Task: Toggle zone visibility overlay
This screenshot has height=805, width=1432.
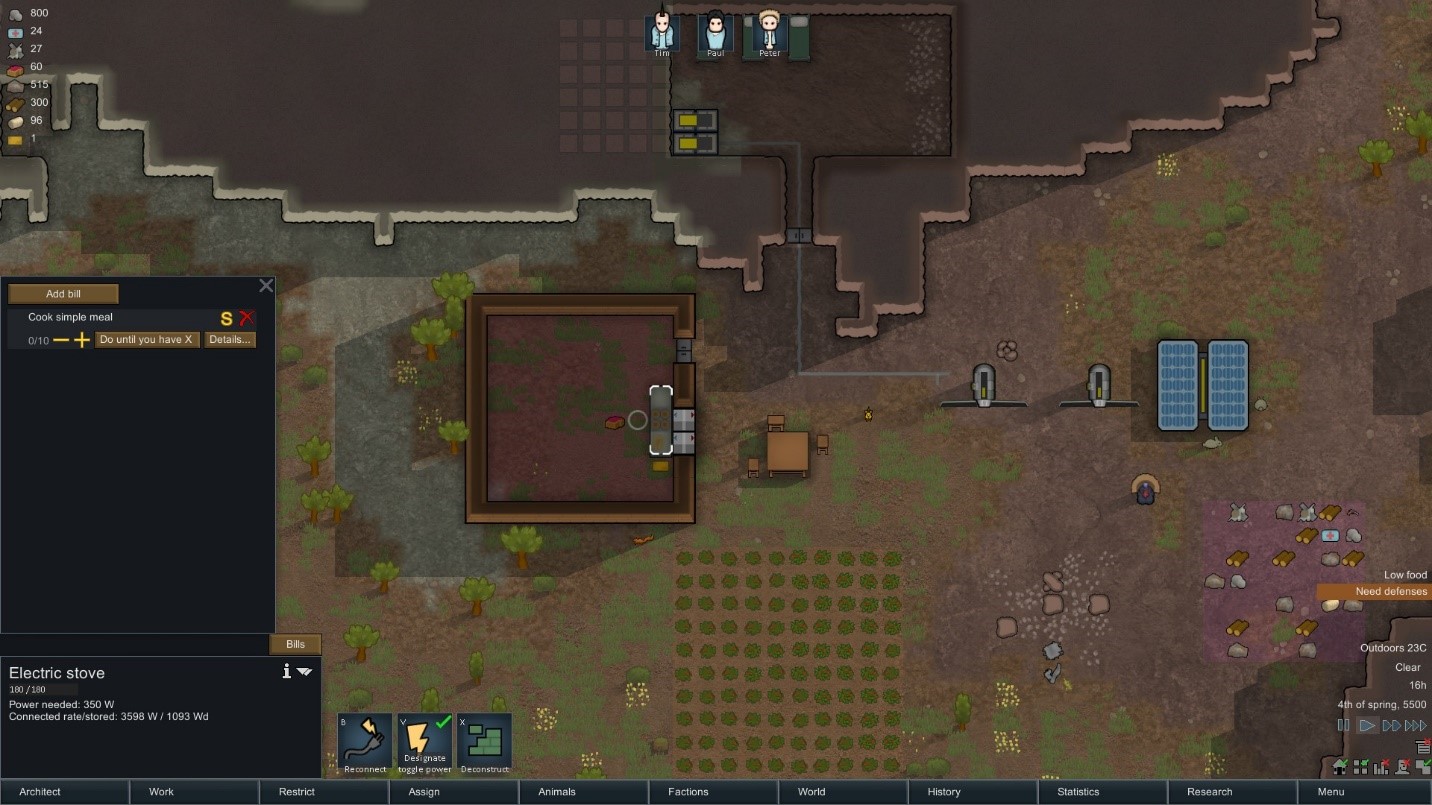Action: pos(1361,767)
